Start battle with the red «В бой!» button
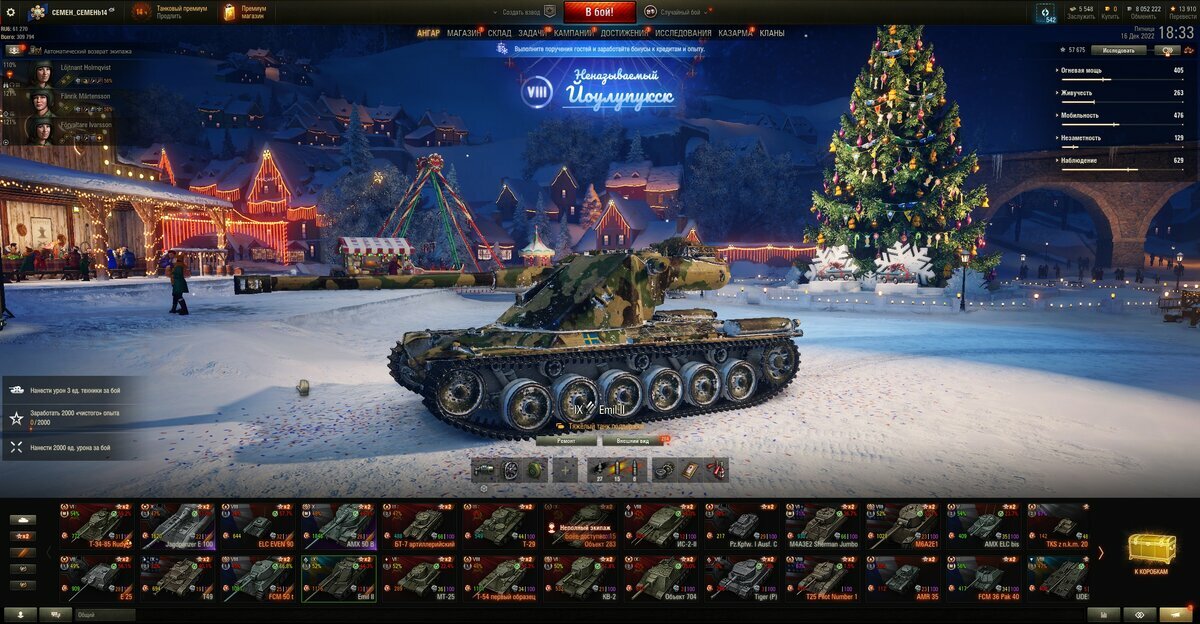 [600, 12]
